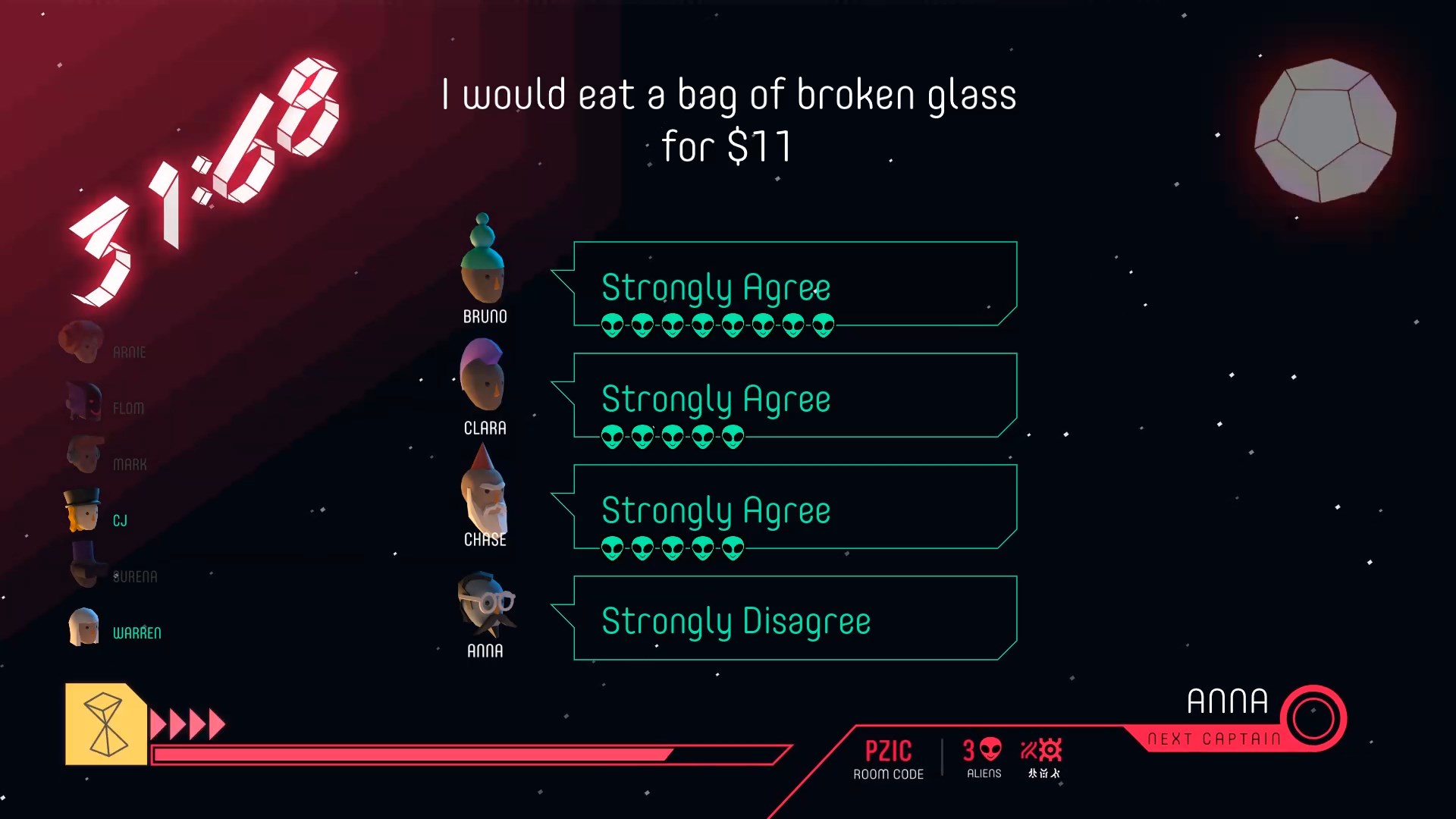The height and width of the screenshot is (819, 1456).
Task: Choose Clara's Strongly Agree response
Action: click(794, 396)
